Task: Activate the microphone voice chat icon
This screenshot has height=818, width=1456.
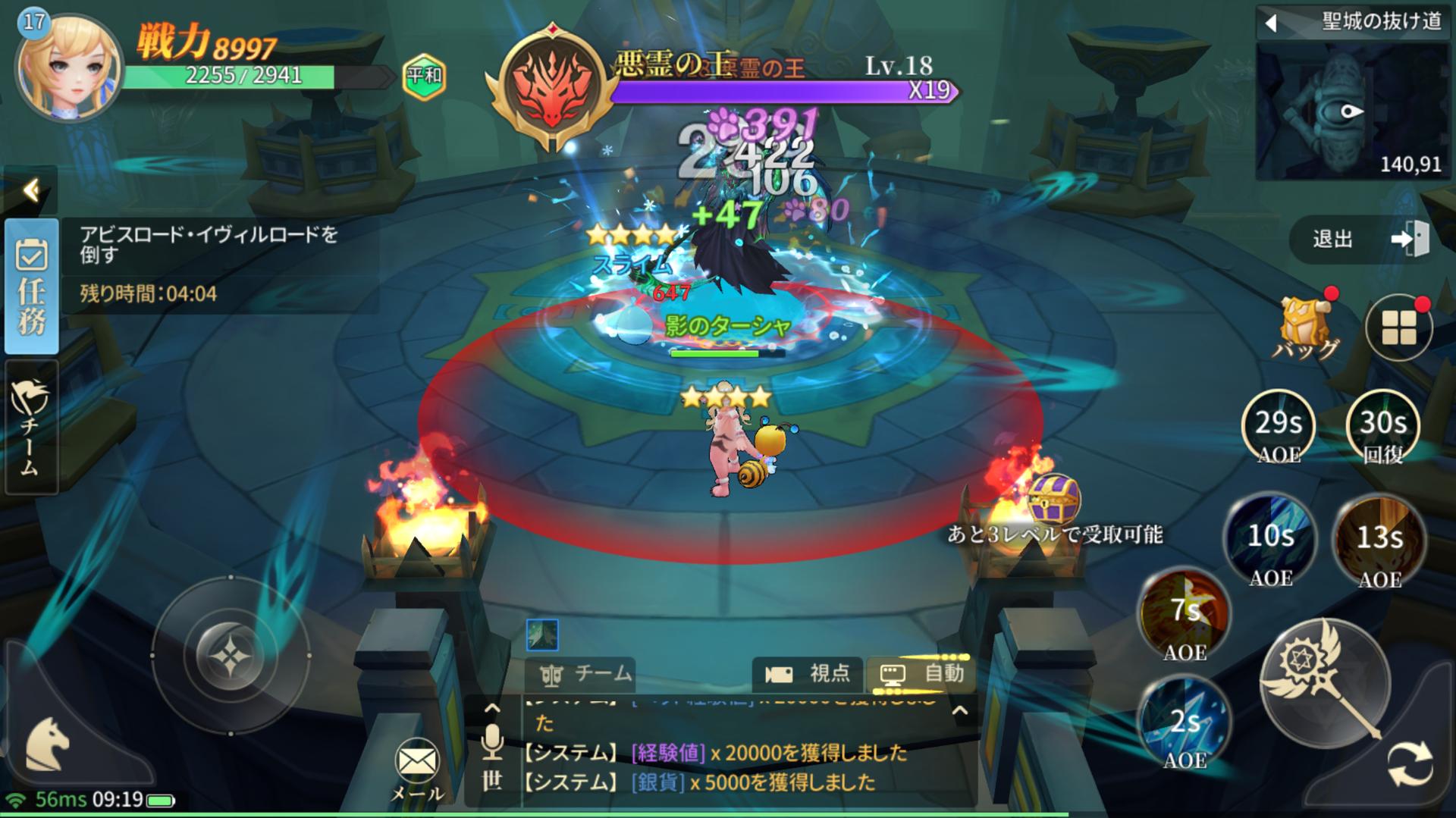Action: point(492,742)
